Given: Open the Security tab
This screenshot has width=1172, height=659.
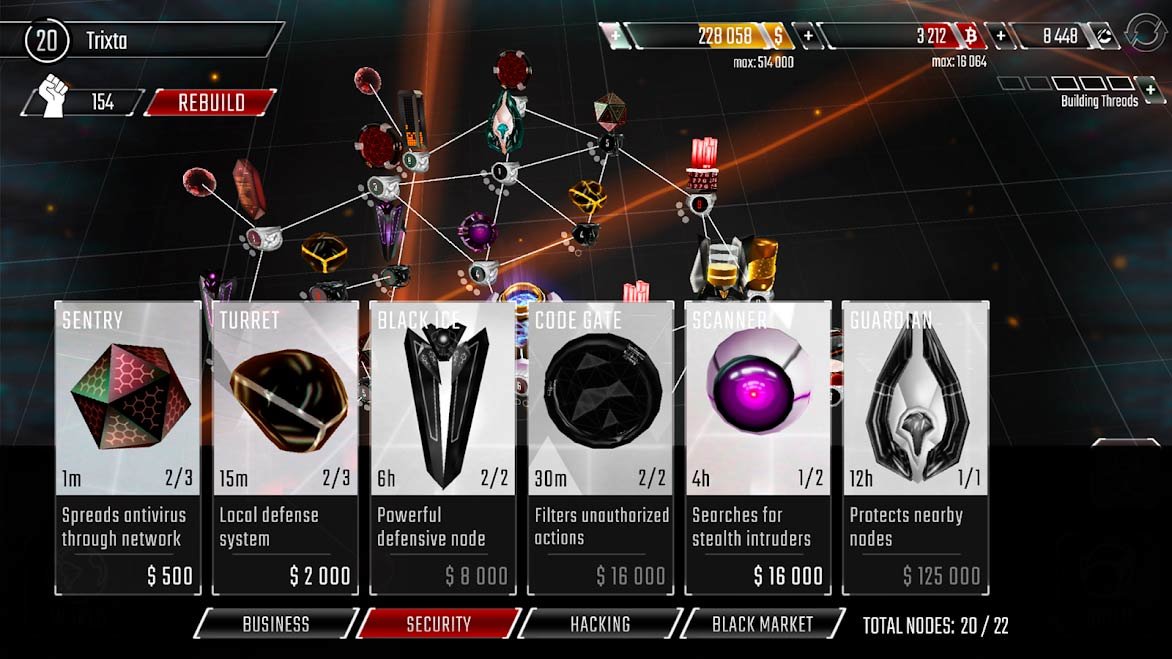Looking at the screenshot, I should [438, 624].
